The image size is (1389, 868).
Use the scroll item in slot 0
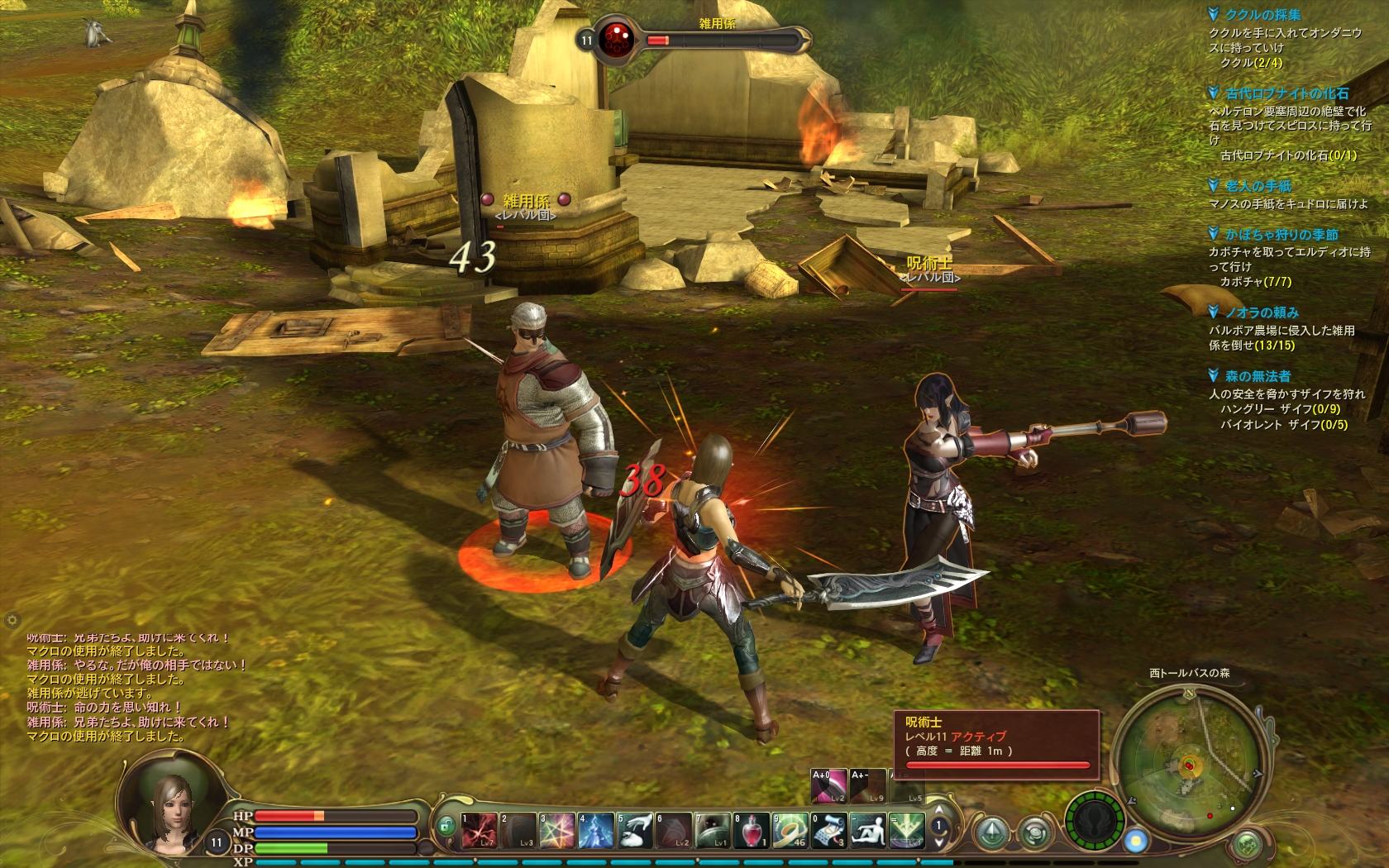pyautogui.click(x=828, y=830)
